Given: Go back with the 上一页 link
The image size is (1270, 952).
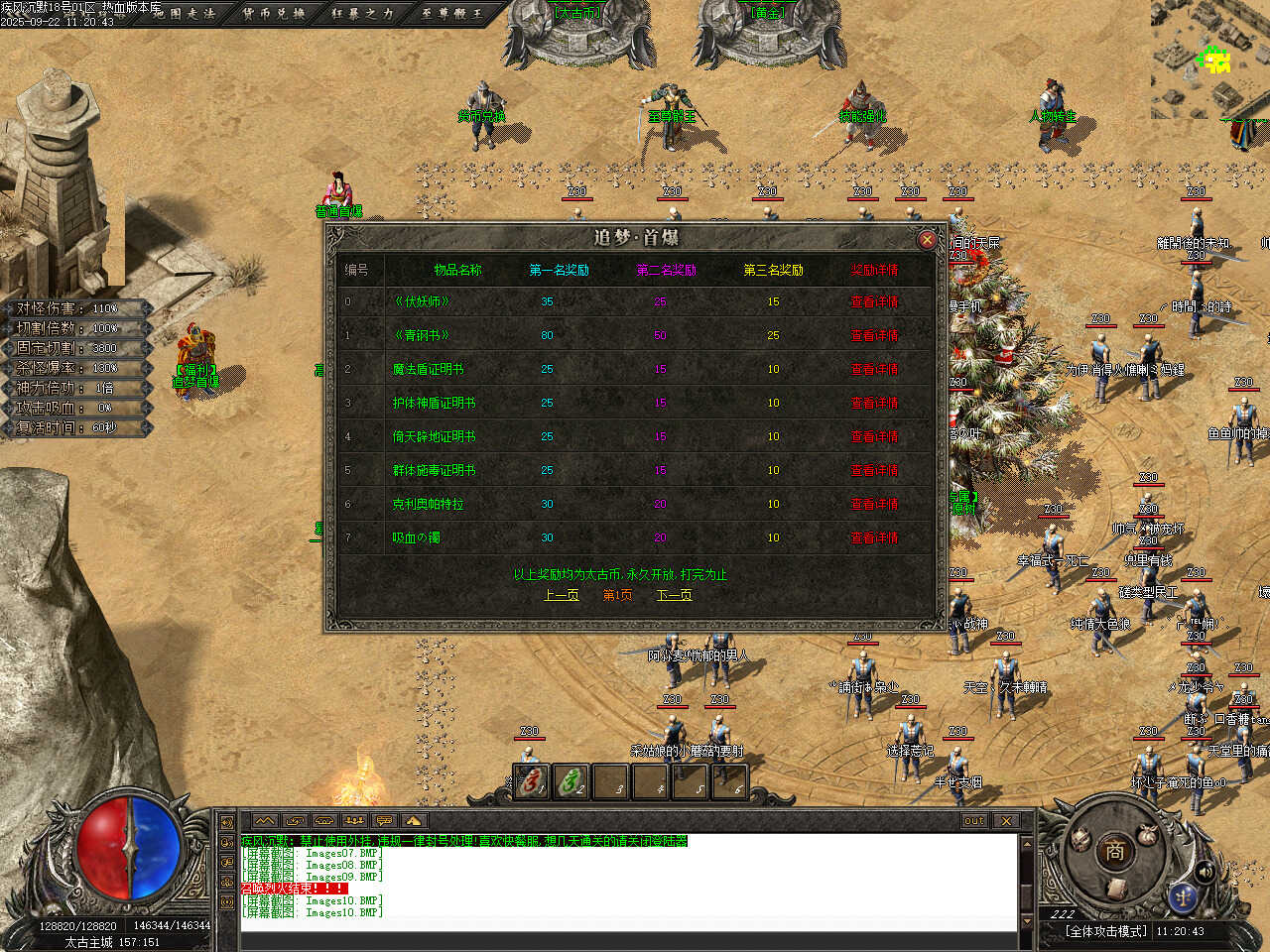Looking at the screenshot, I should tap(562, 595).
